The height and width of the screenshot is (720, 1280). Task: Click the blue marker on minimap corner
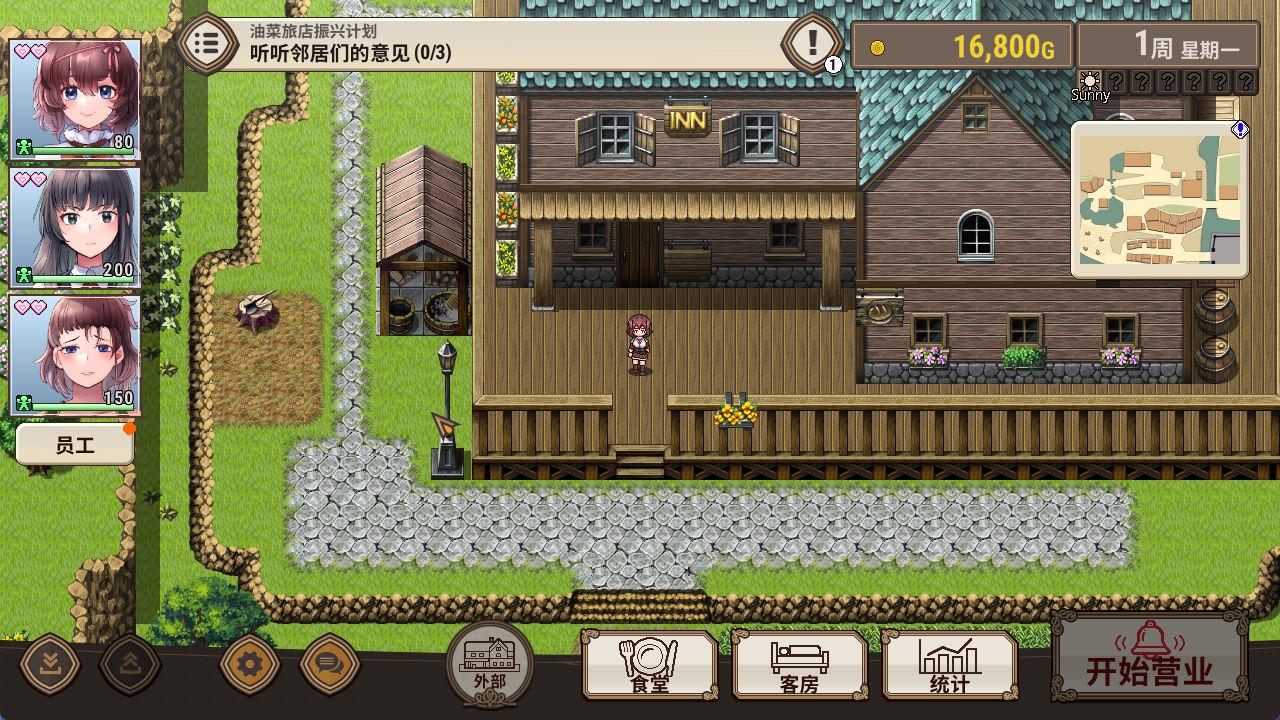pyautogui.click(x=1240, y=130)
